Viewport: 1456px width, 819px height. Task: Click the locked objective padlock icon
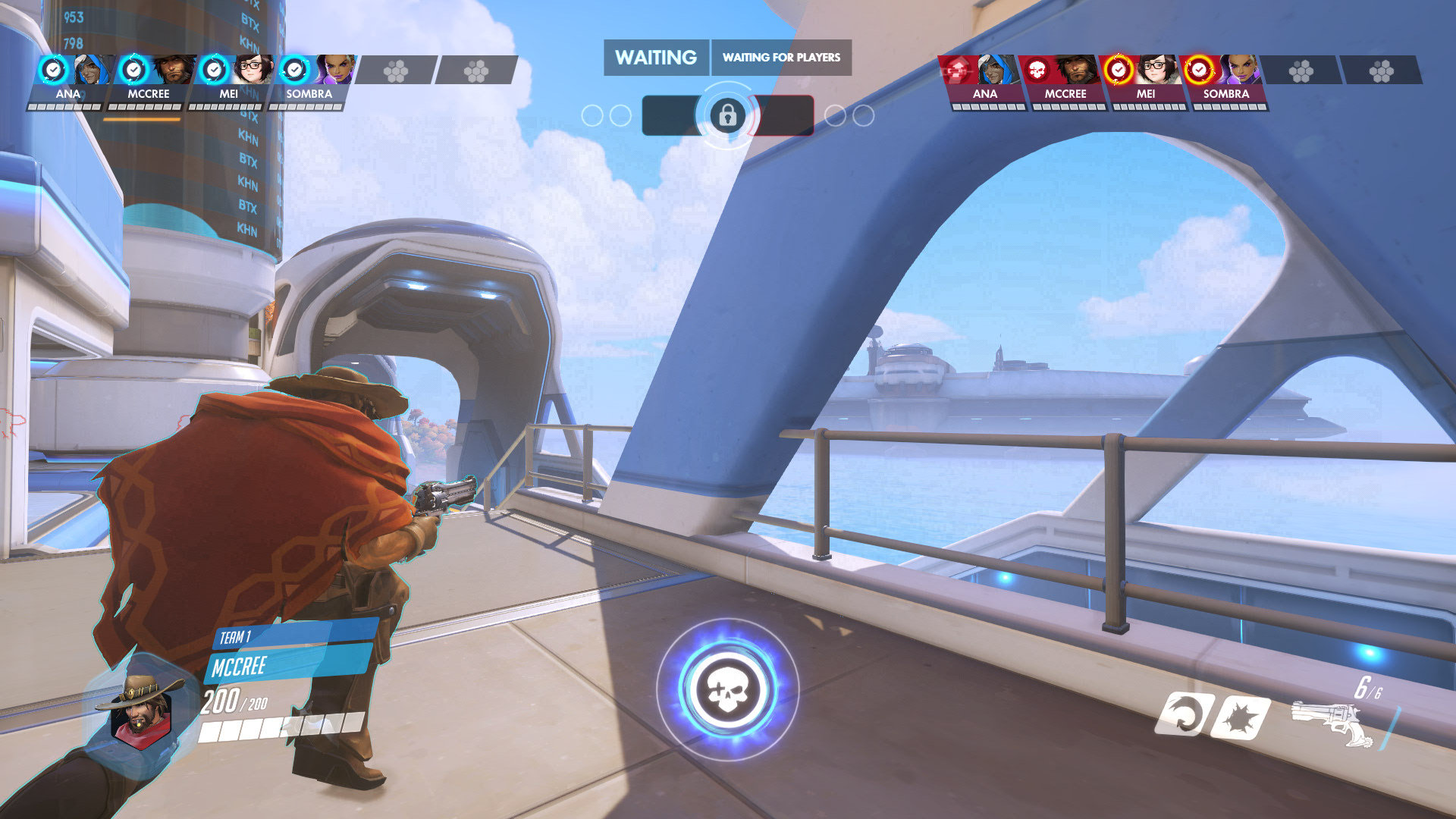(727, 115)
